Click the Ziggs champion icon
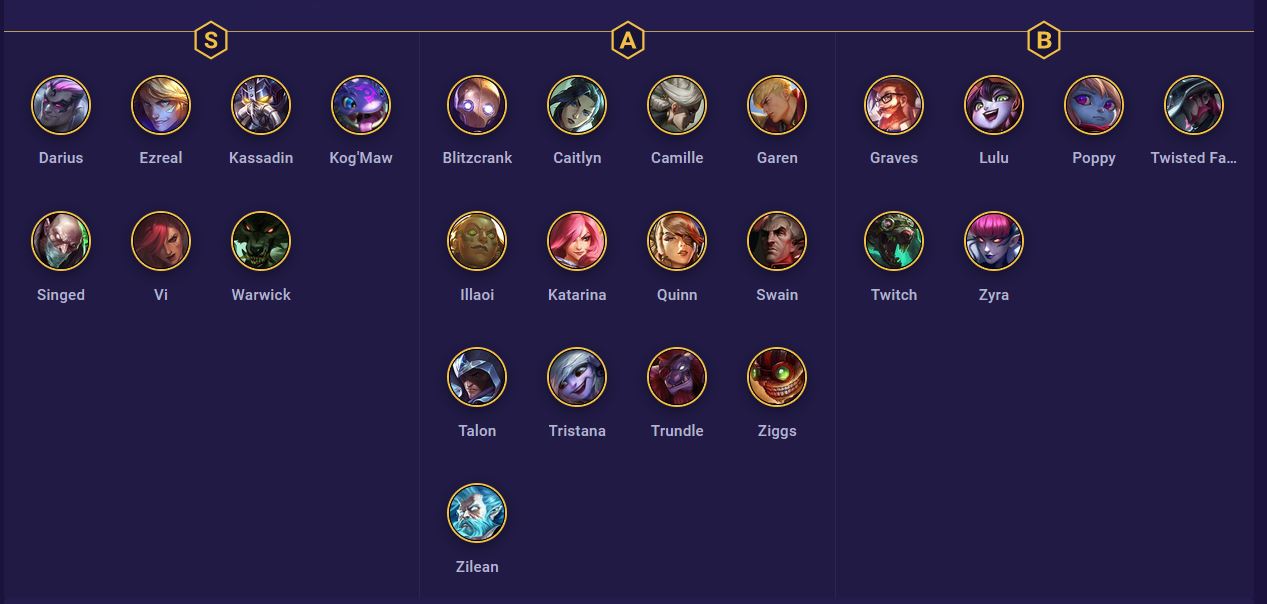 (777, 377)
